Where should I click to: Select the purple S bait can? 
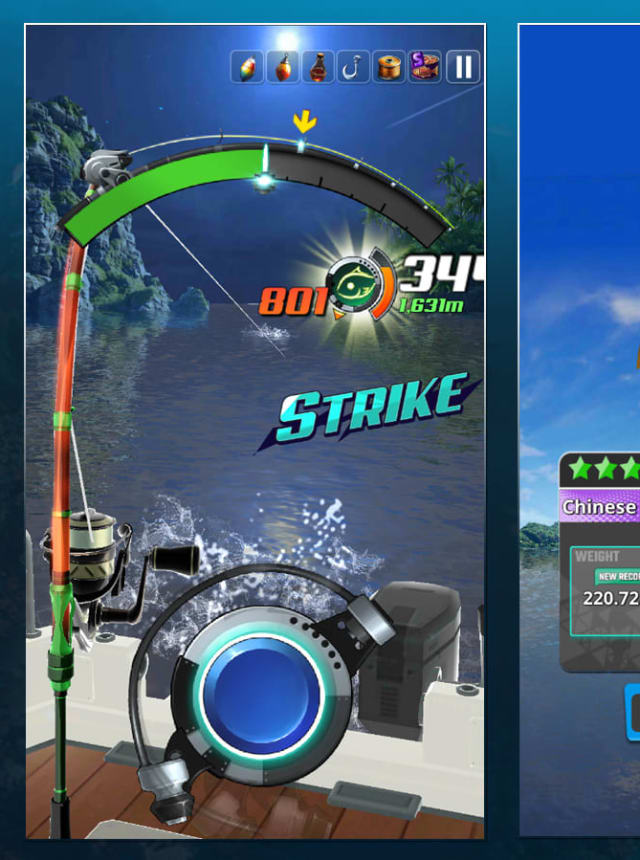coord(425,68)
